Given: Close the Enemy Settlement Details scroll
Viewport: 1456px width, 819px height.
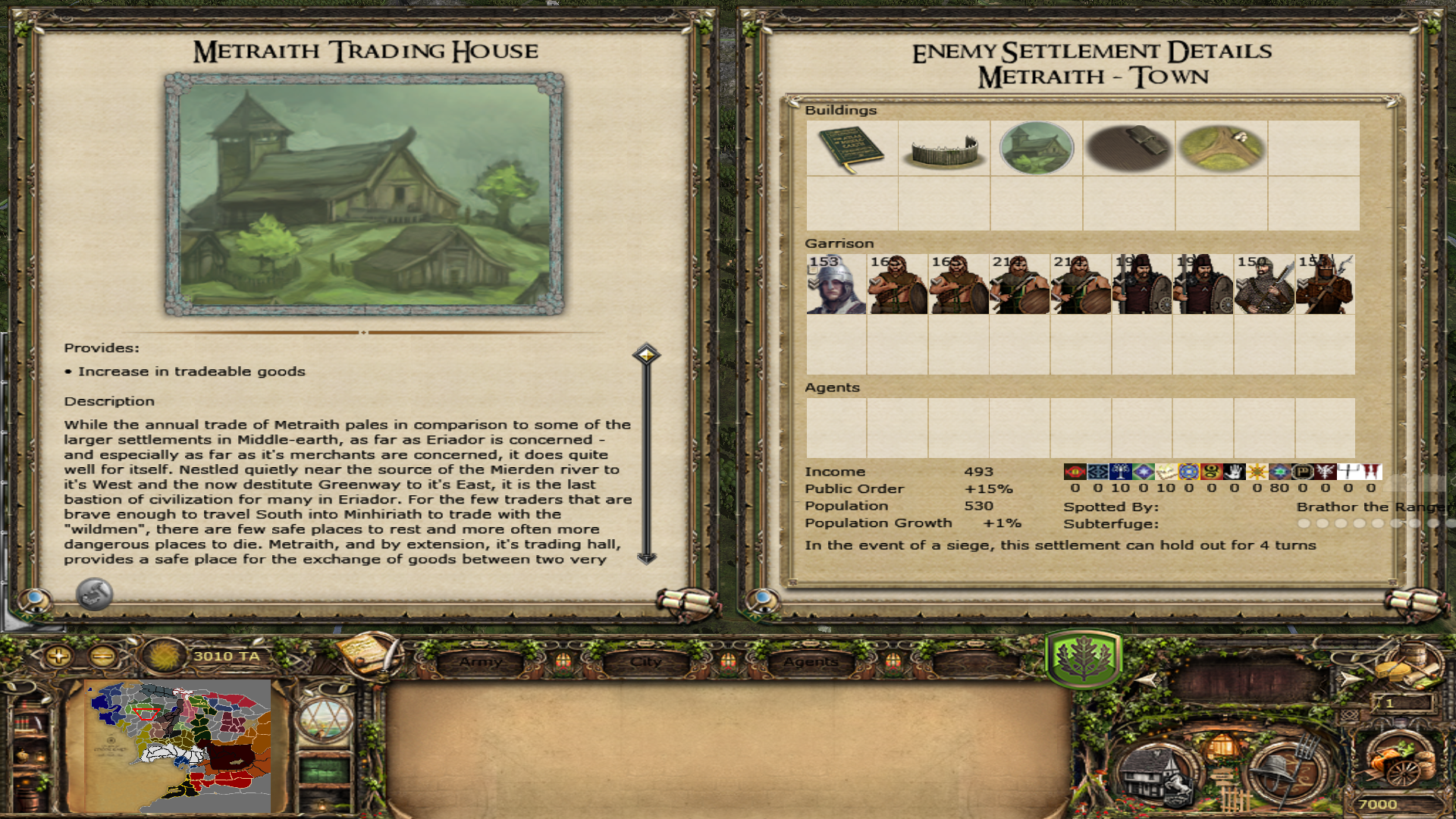Looking at the screenshot, I should (1417, 602).
